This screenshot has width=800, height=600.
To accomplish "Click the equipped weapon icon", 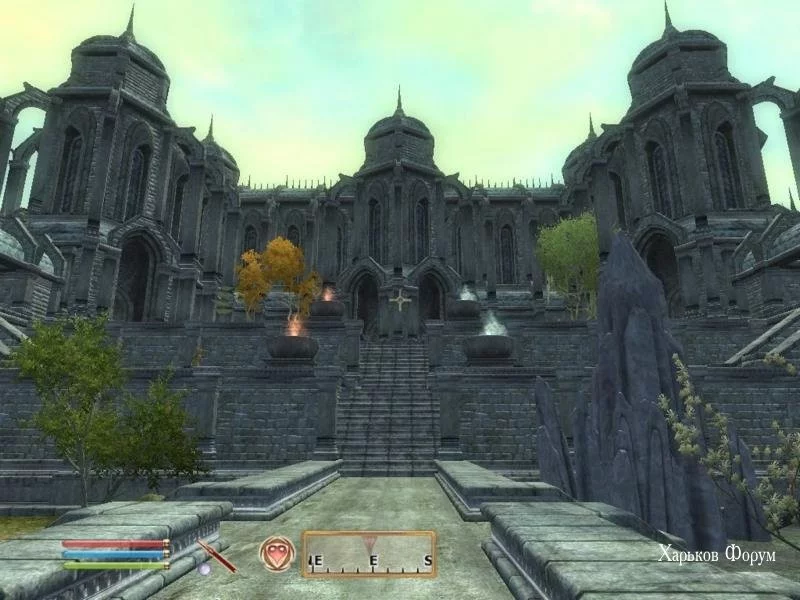I will tap(216, 555).
